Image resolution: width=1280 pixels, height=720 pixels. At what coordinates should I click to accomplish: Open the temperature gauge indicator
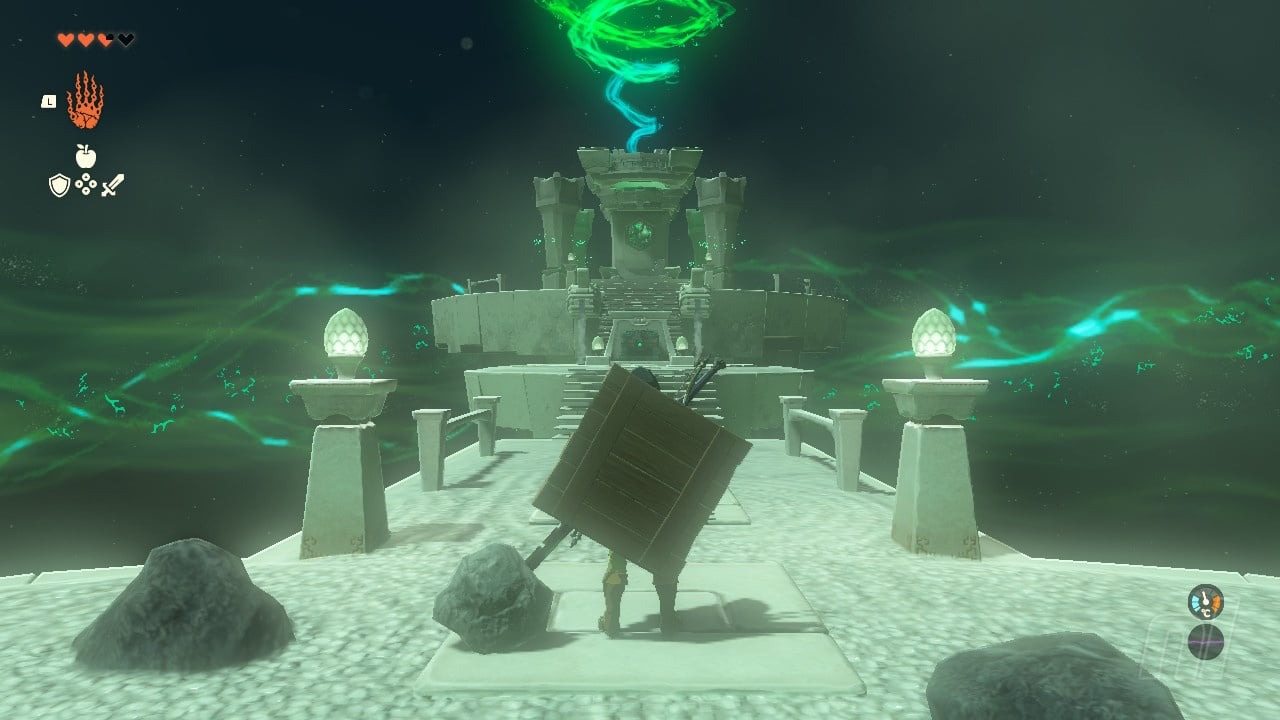pos(1205,602)
